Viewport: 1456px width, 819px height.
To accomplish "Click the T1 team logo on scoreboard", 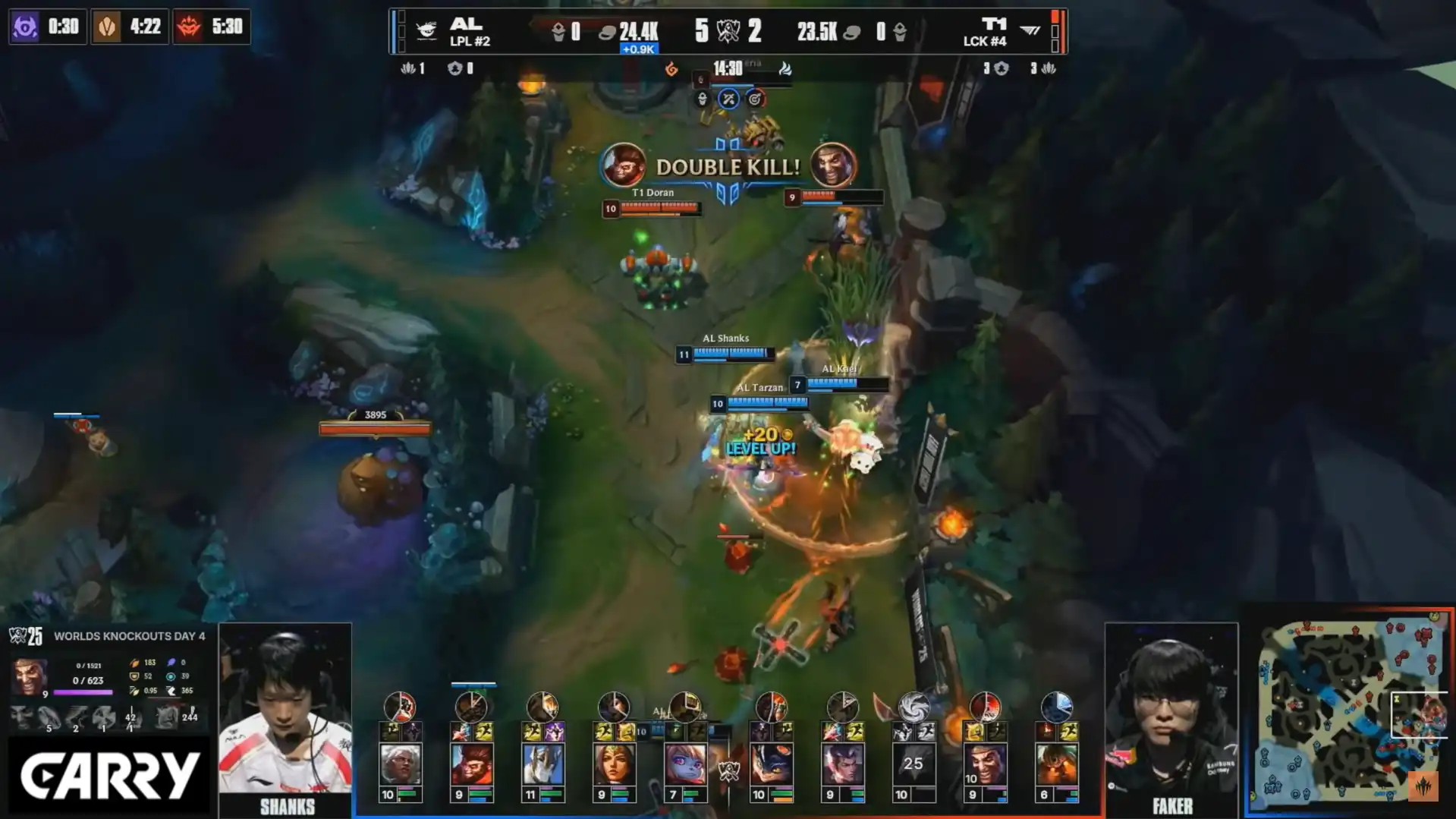I will click(1030, 30).
